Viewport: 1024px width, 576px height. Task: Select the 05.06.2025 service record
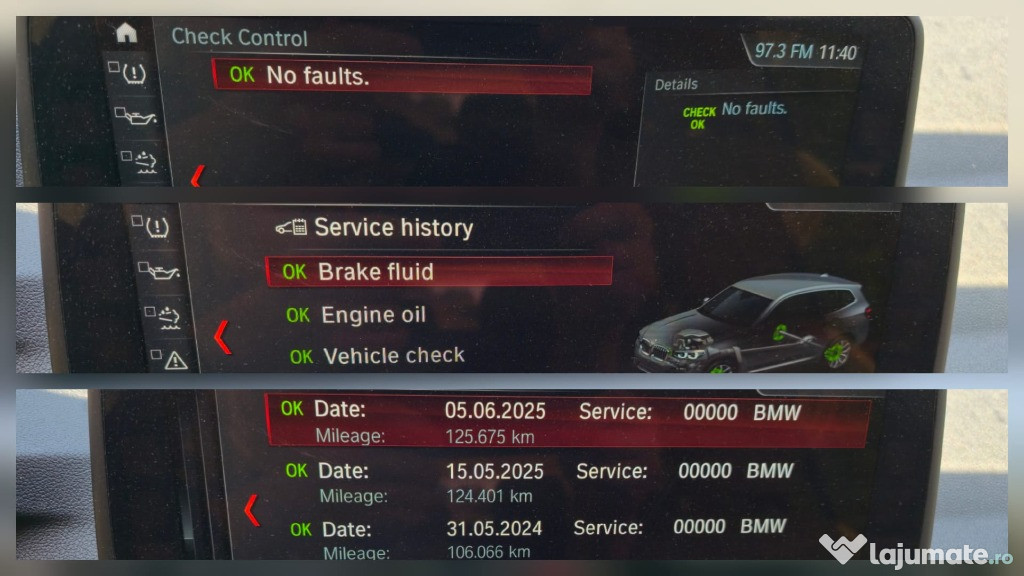click(566, 421)
